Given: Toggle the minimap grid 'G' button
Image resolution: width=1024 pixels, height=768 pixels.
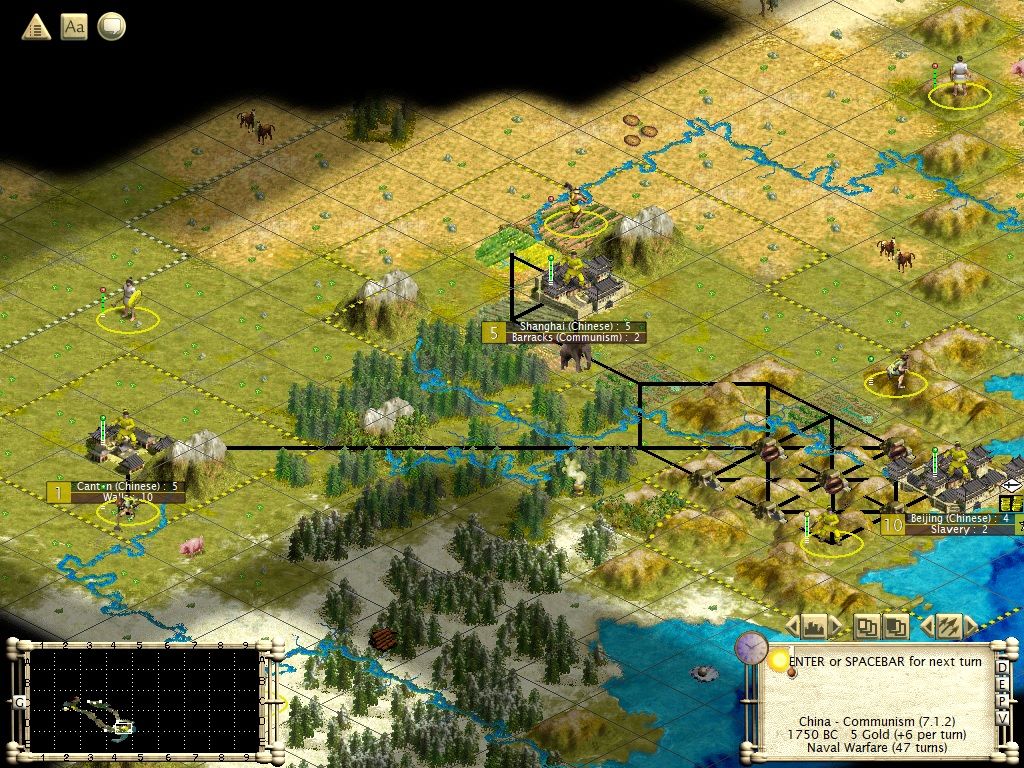Looking at the screenshot, I should pos(19,702).
